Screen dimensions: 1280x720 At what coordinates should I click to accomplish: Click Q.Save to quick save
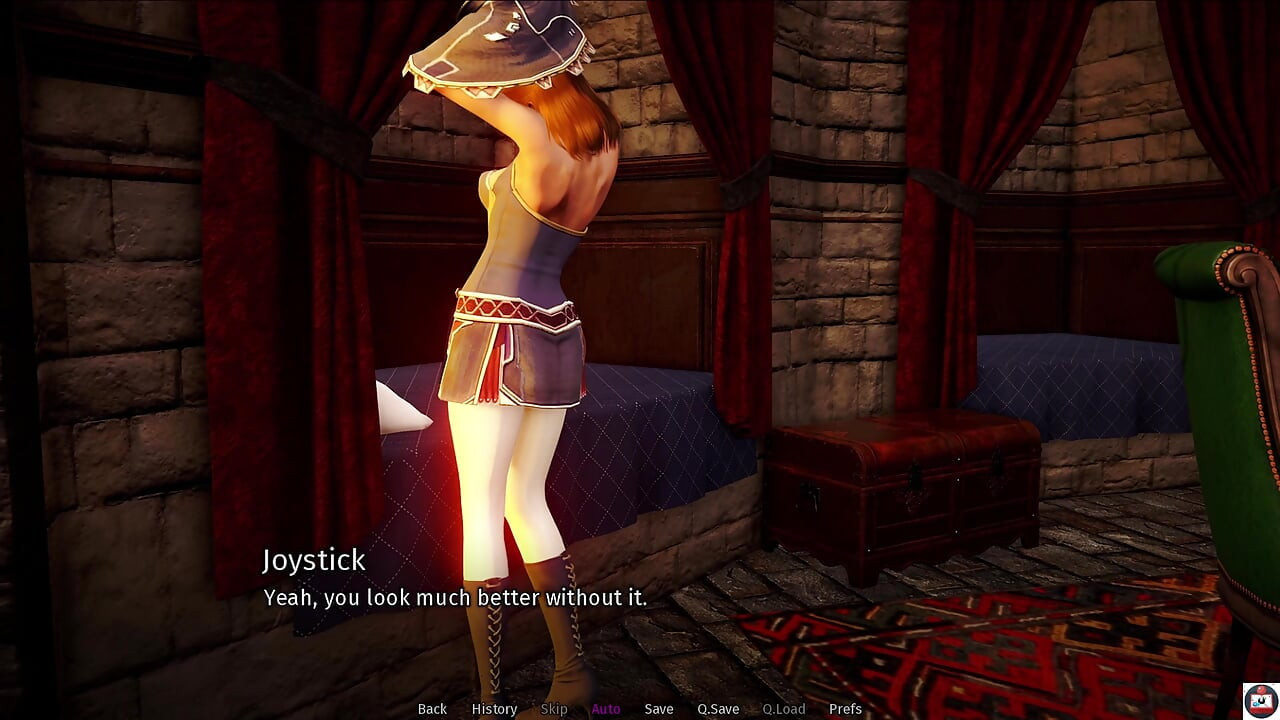coord(718,709)
